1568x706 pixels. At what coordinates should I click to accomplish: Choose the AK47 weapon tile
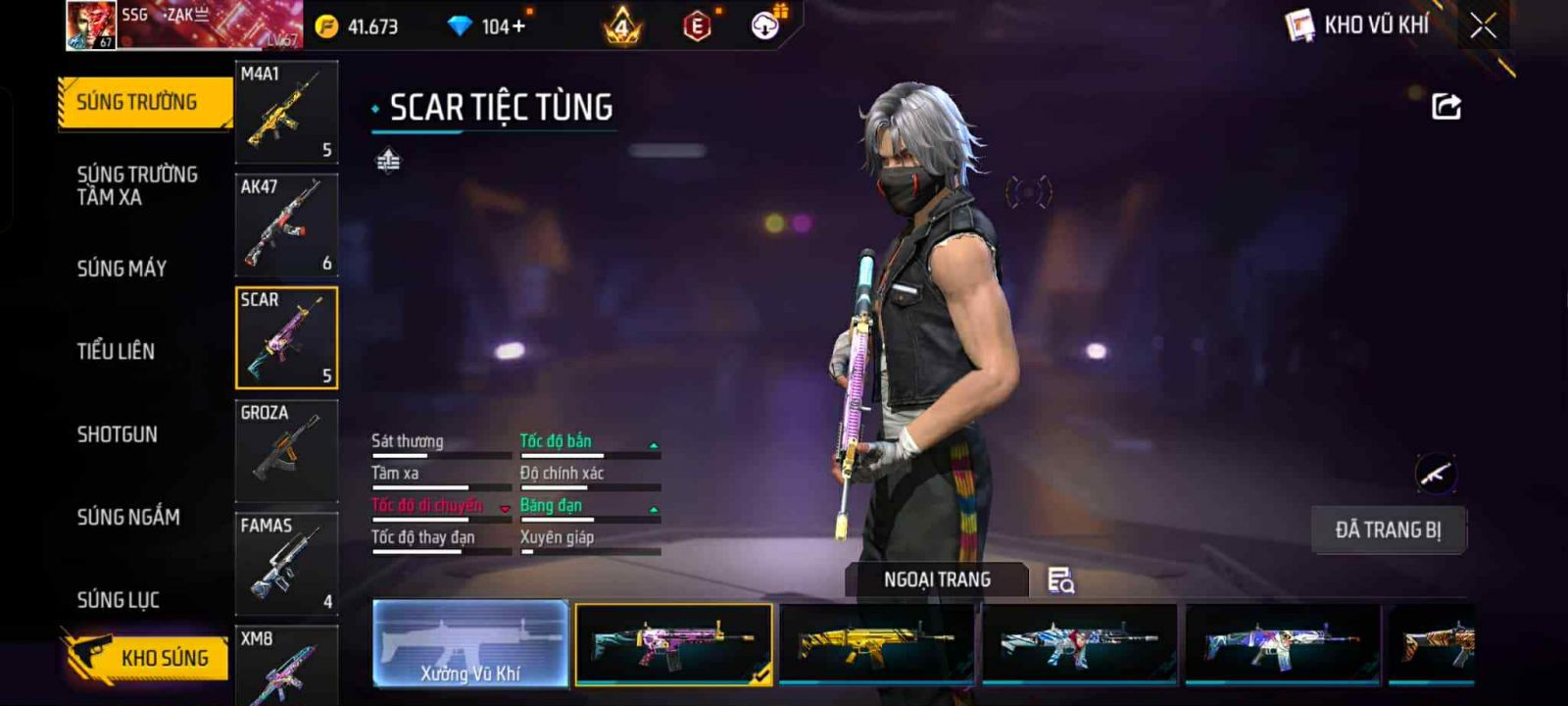pyautogui.click(x=286, y=225)
